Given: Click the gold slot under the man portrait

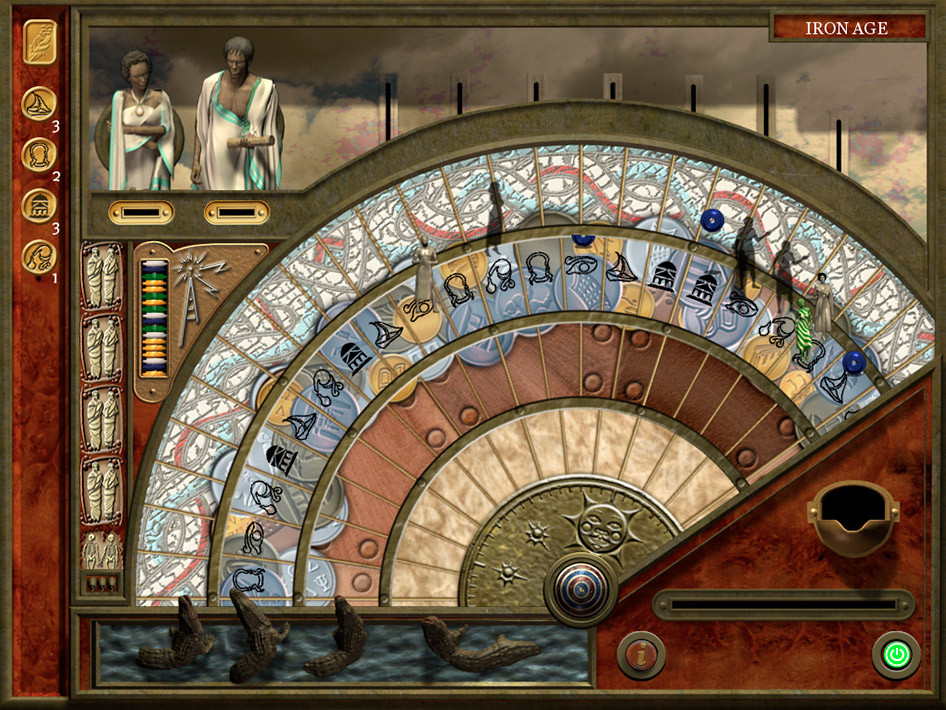Looking at the screenshot, I should click(x=236, y=212).
